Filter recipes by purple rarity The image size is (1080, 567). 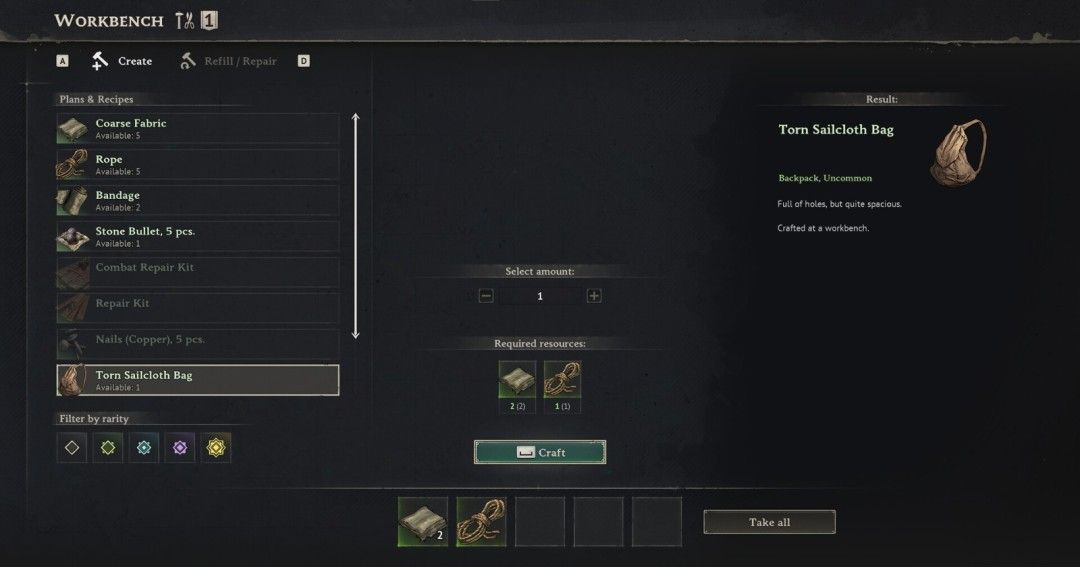[180, 448]
